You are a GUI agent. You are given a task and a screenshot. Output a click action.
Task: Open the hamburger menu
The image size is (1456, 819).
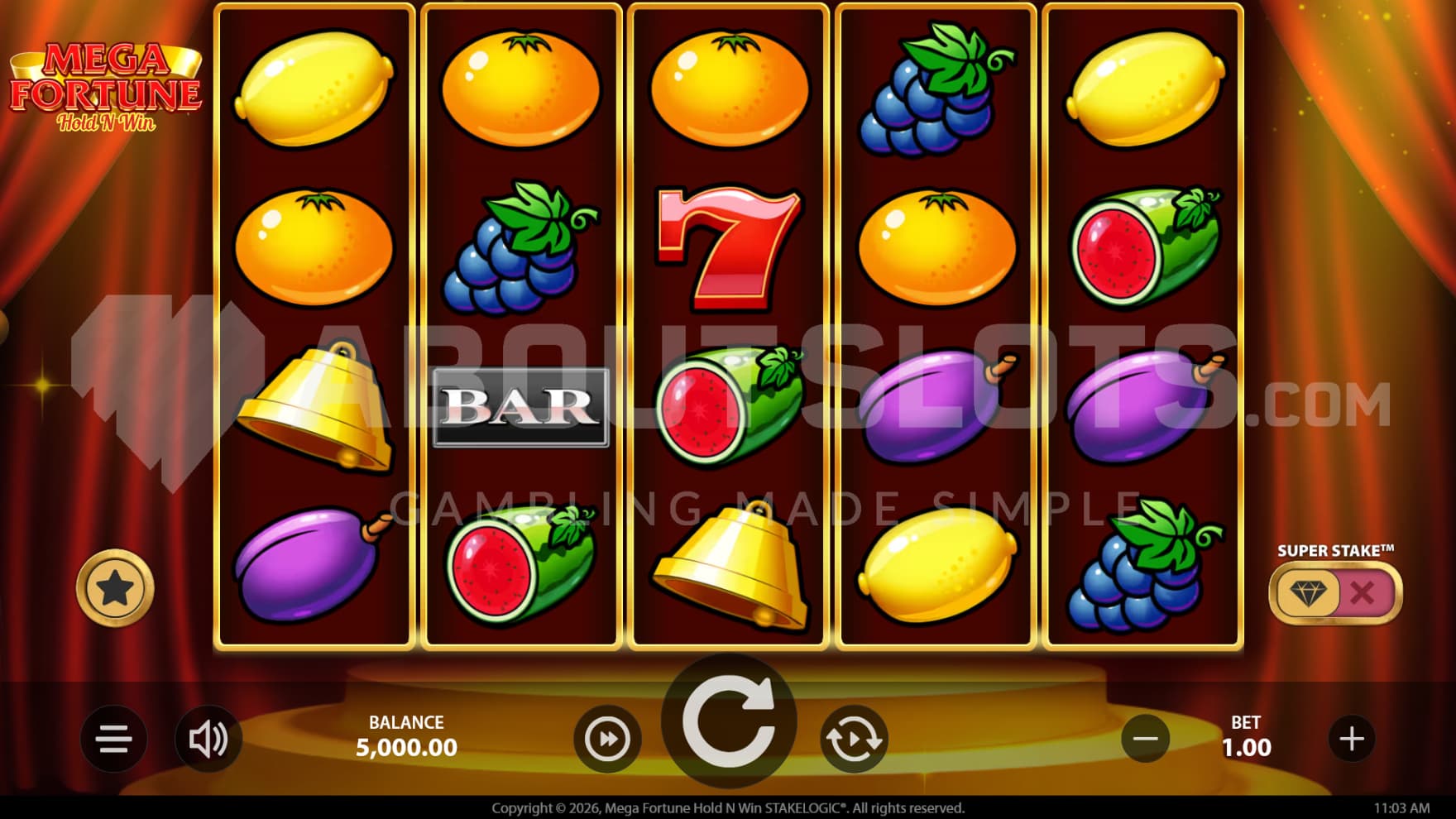point(113,739)
